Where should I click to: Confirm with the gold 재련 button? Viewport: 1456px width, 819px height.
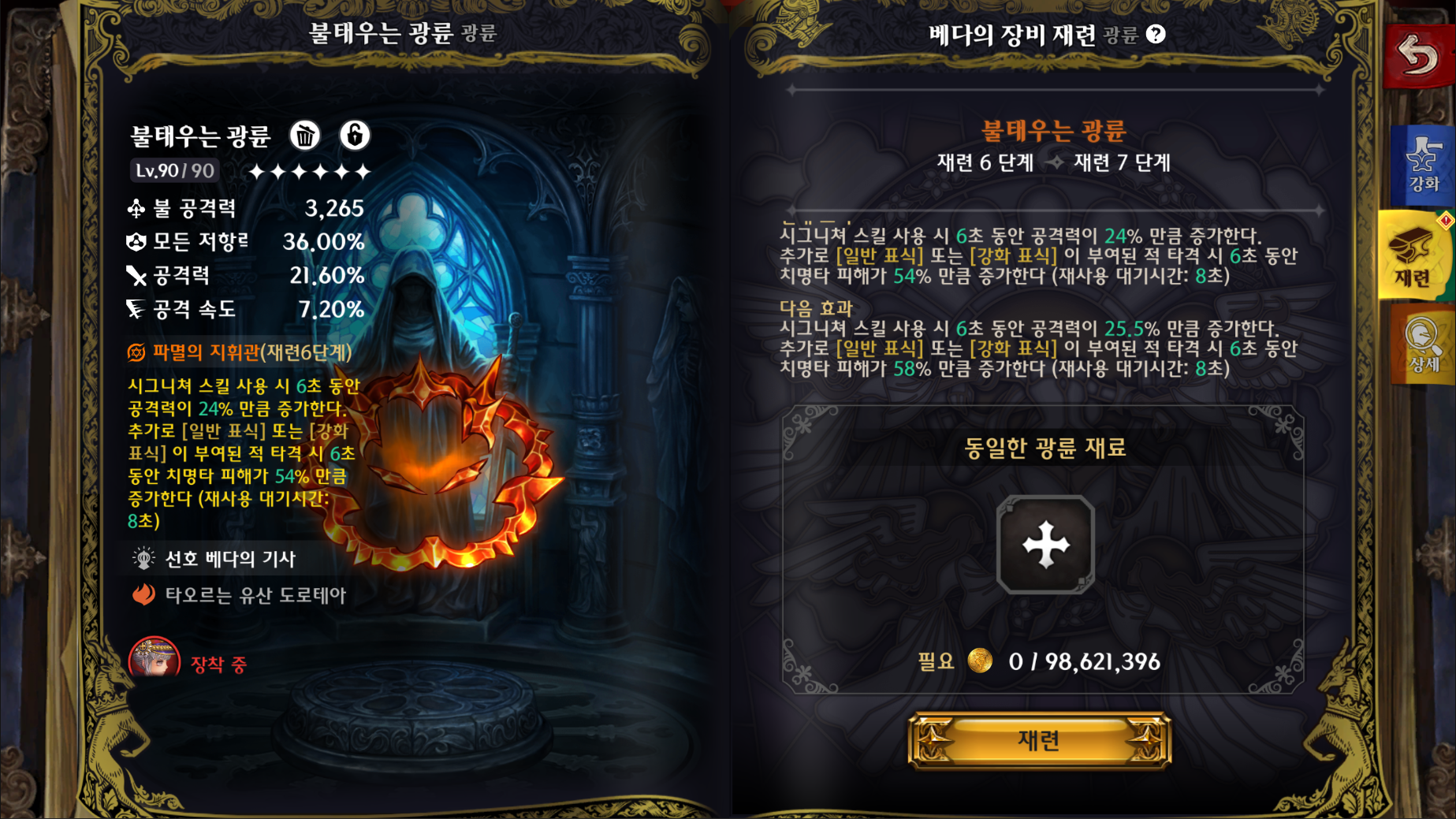(x=1039, y=740)
